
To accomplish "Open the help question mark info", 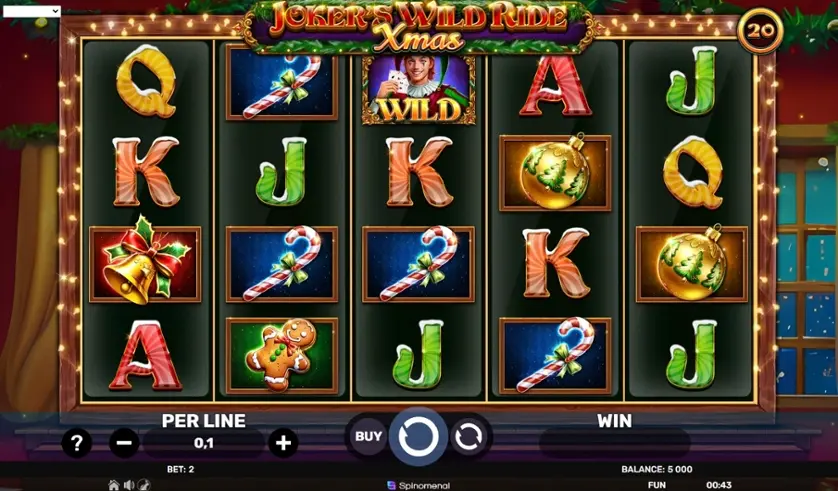I will pyautogui.click(x=77, y=442).
